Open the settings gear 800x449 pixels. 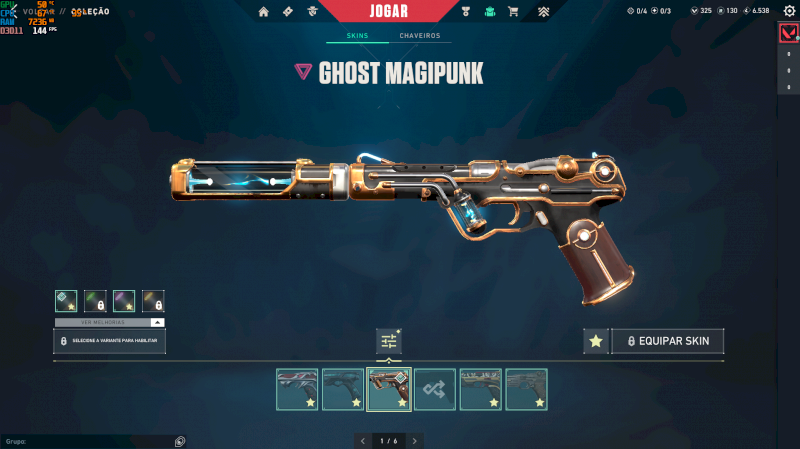[789, 11]
